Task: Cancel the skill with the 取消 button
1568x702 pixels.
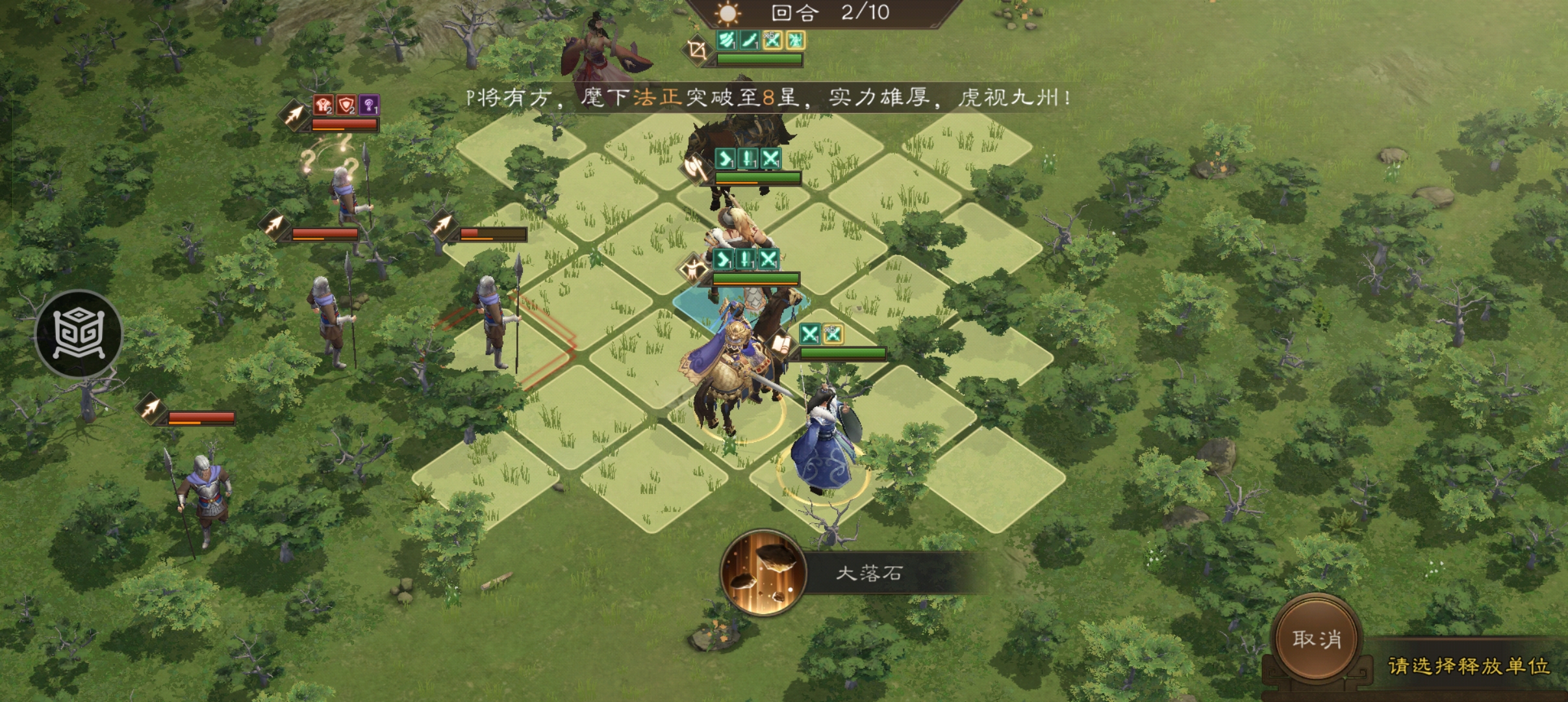Action: tap(1316, 640)
